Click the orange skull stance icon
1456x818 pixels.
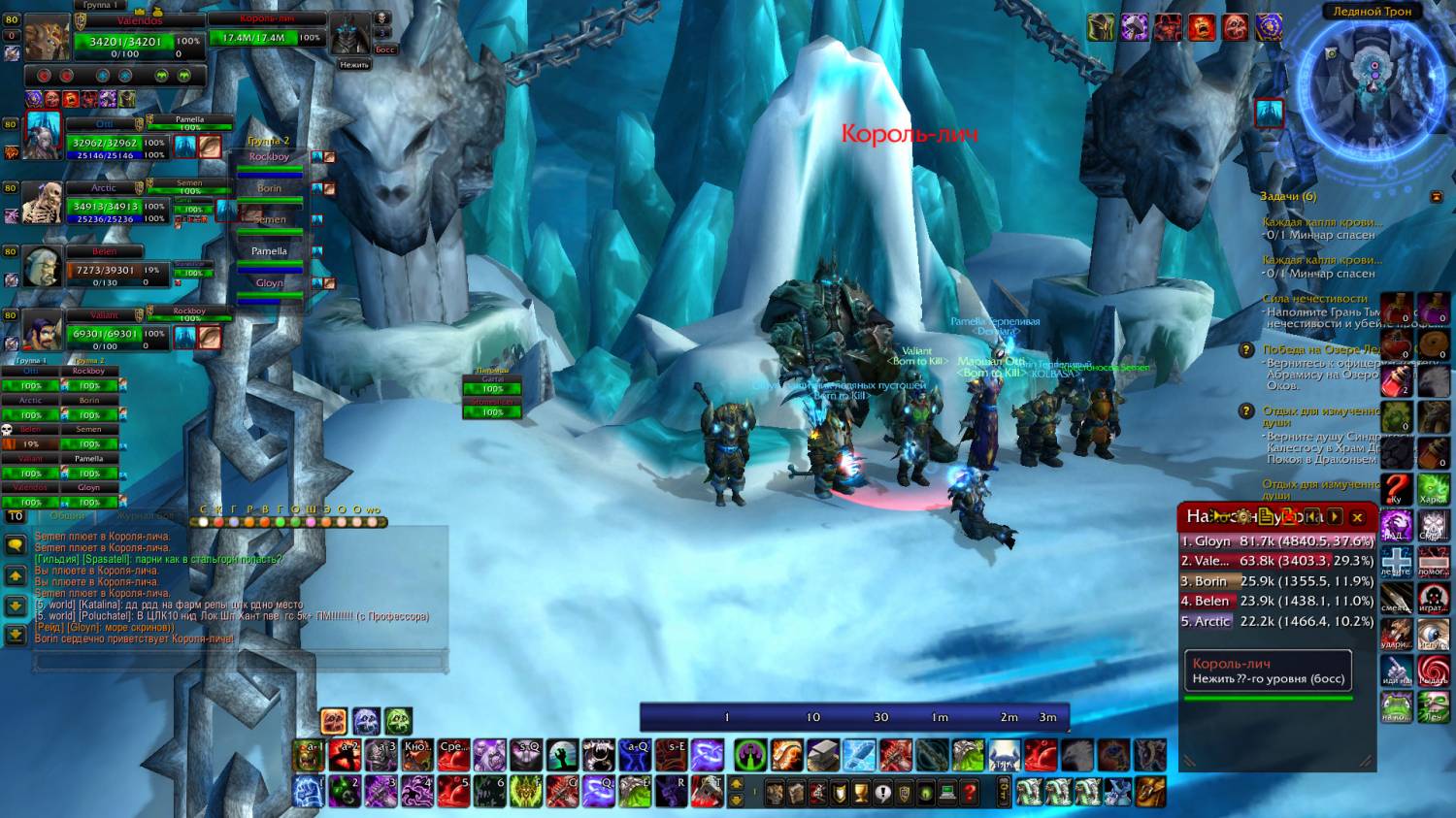(334, 721)
